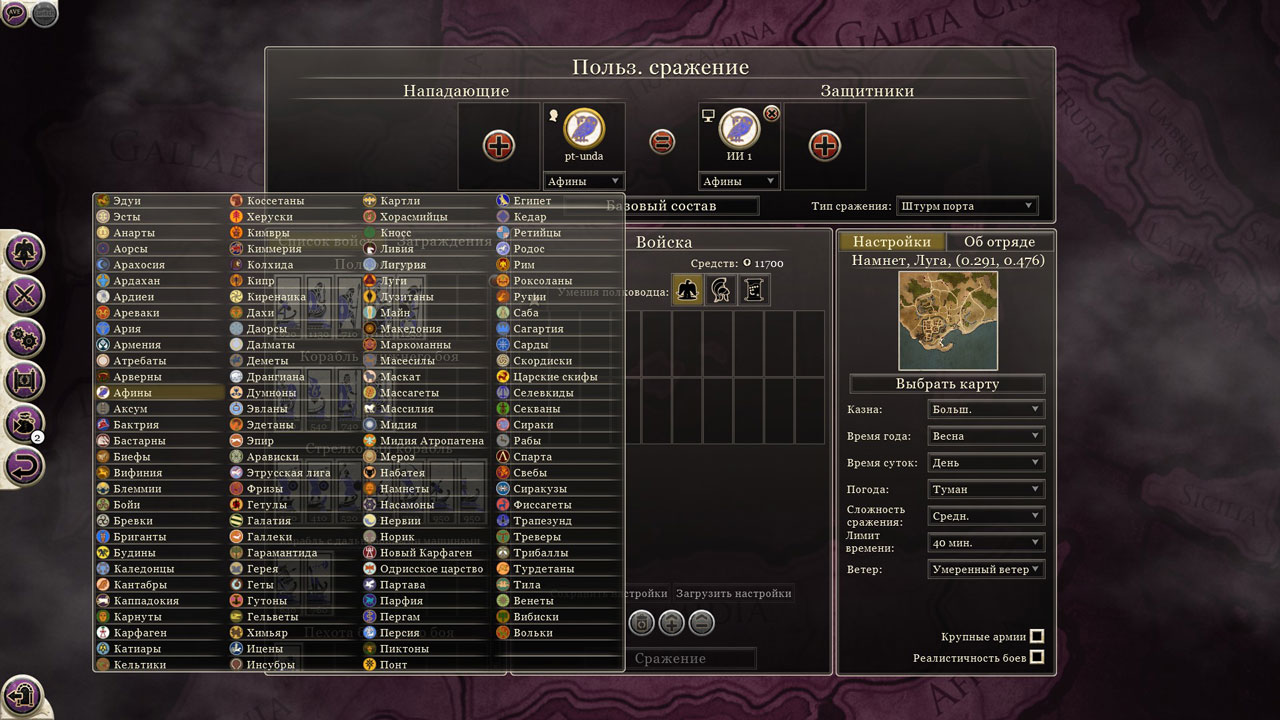1280x720 pixels.
Task: Open the defender's Афины faction dropdown
Action: [739, 182]
